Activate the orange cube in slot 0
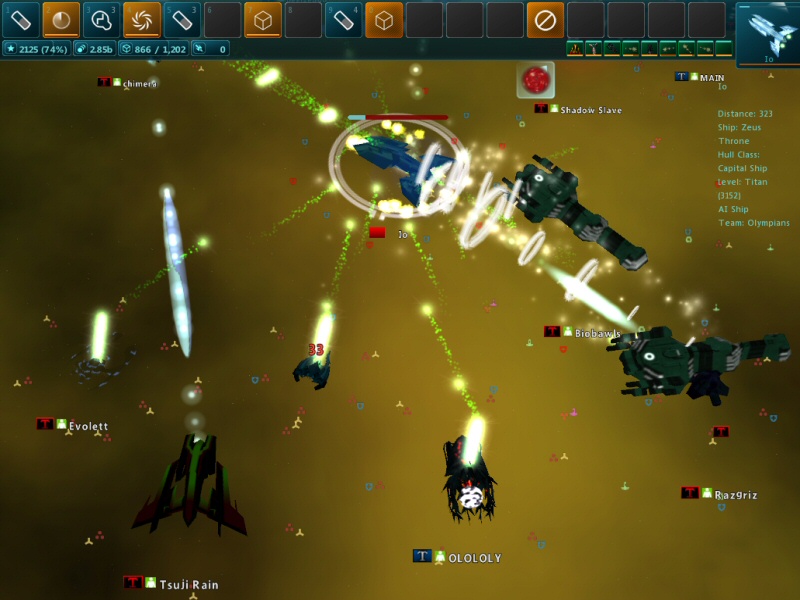Image resolution: width=800 pixels, height=600 pixels. click(384, 19)
